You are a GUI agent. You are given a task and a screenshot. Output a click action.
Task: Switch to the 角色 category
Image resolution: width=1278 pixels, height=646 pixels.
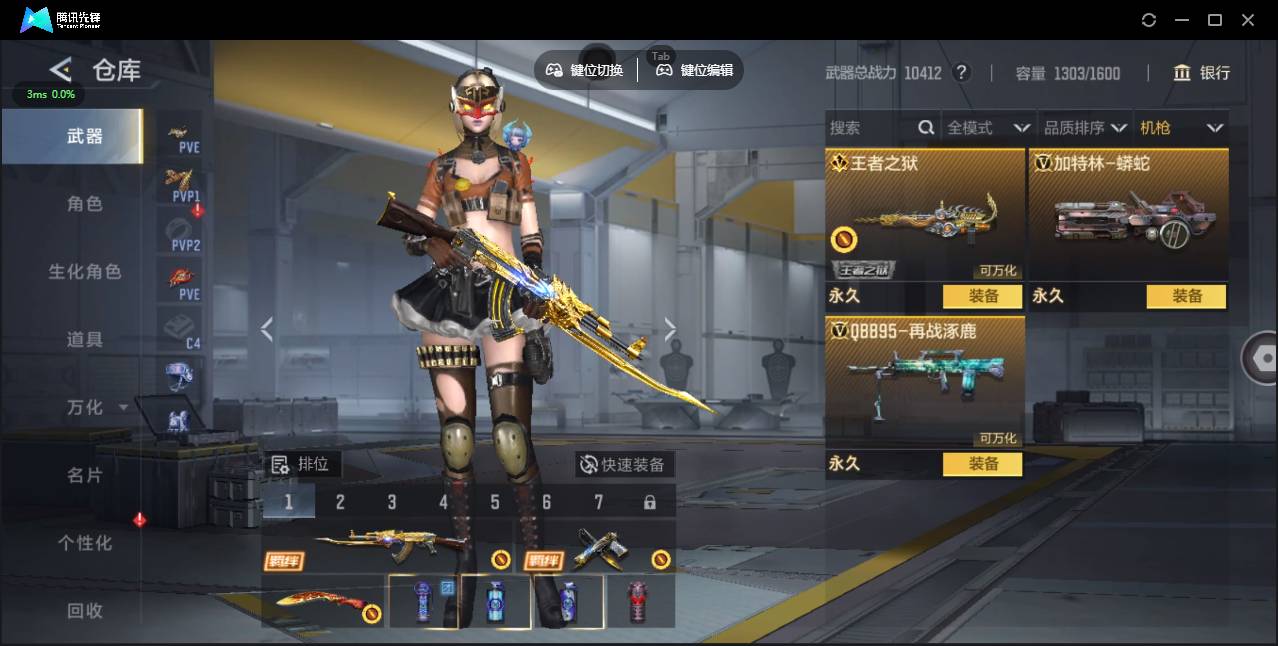pos(84,204)
